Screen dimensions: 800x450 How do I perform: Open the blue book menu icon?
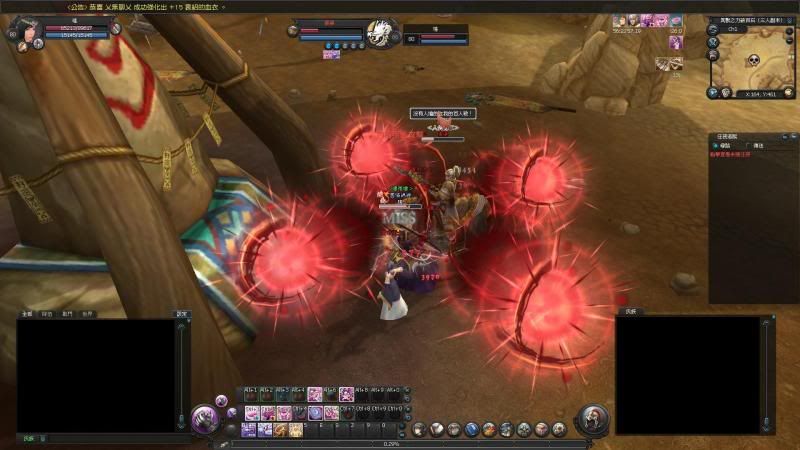473,429
